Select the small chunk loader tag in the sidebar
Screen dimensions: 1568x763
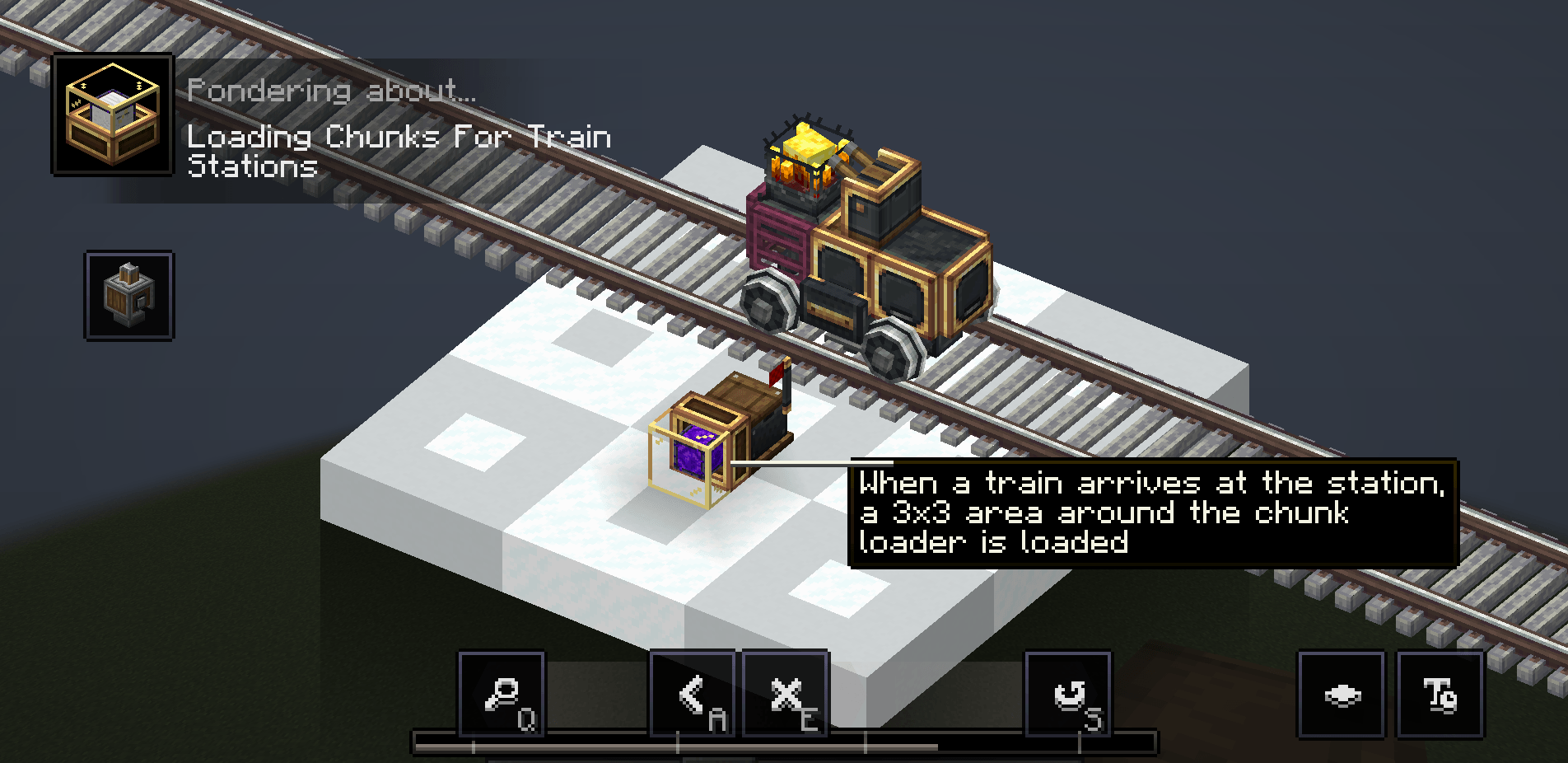click(128, 294)
